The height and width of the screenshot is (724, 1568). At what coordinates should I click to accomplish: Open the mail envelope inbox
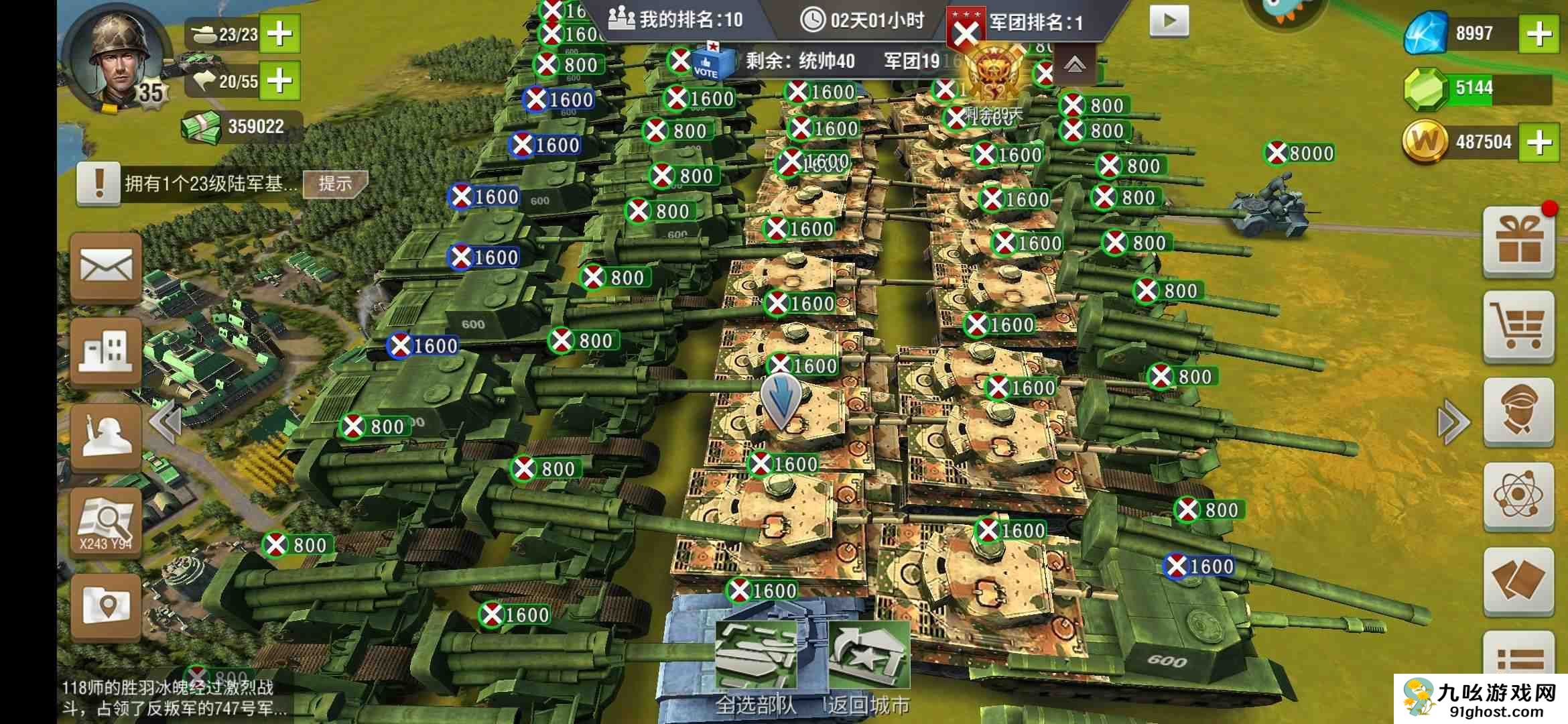106,267
